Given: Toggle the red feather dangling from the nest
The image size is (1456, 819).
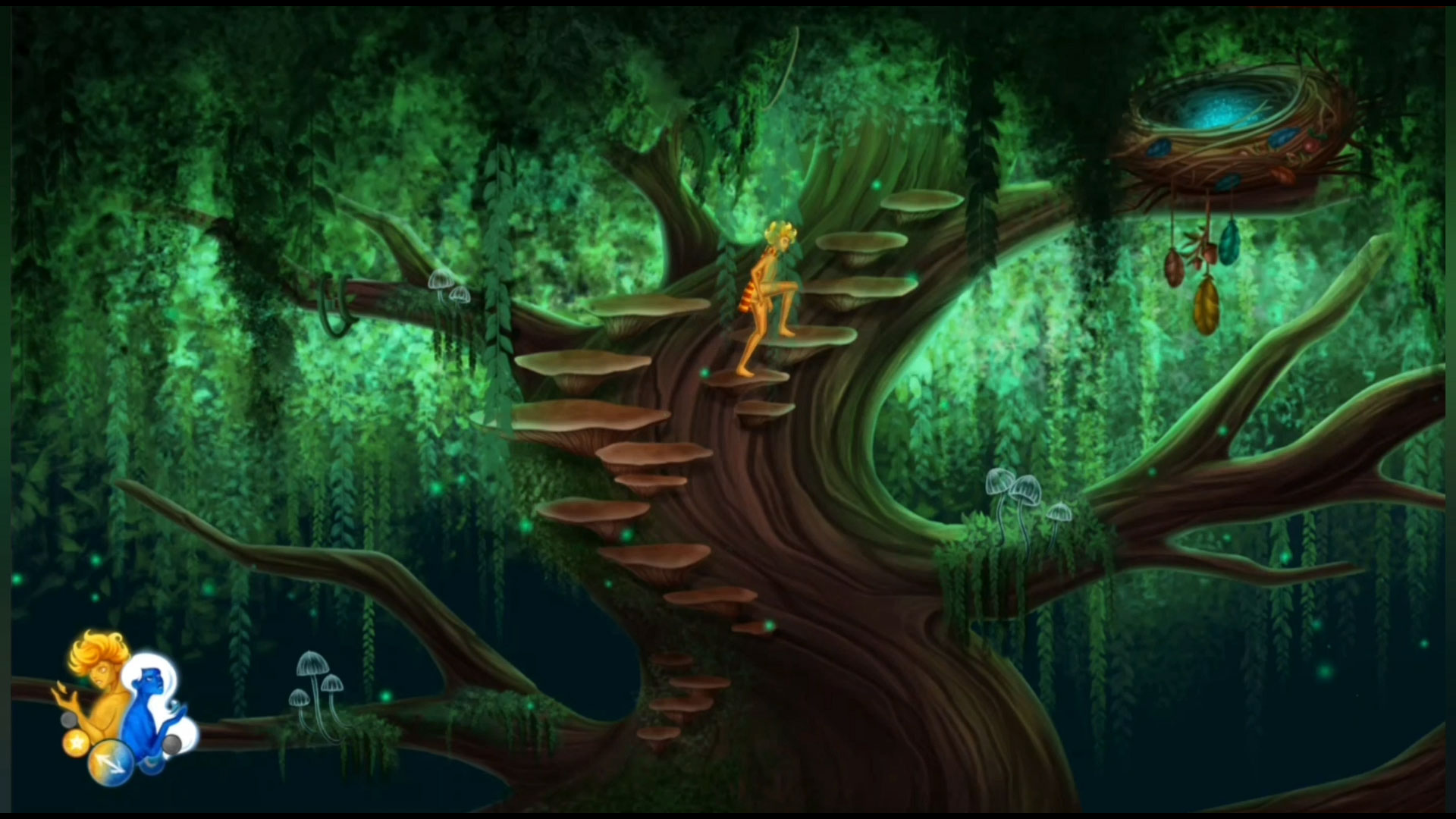Looking at the screenshot, I should point(1174,268).
